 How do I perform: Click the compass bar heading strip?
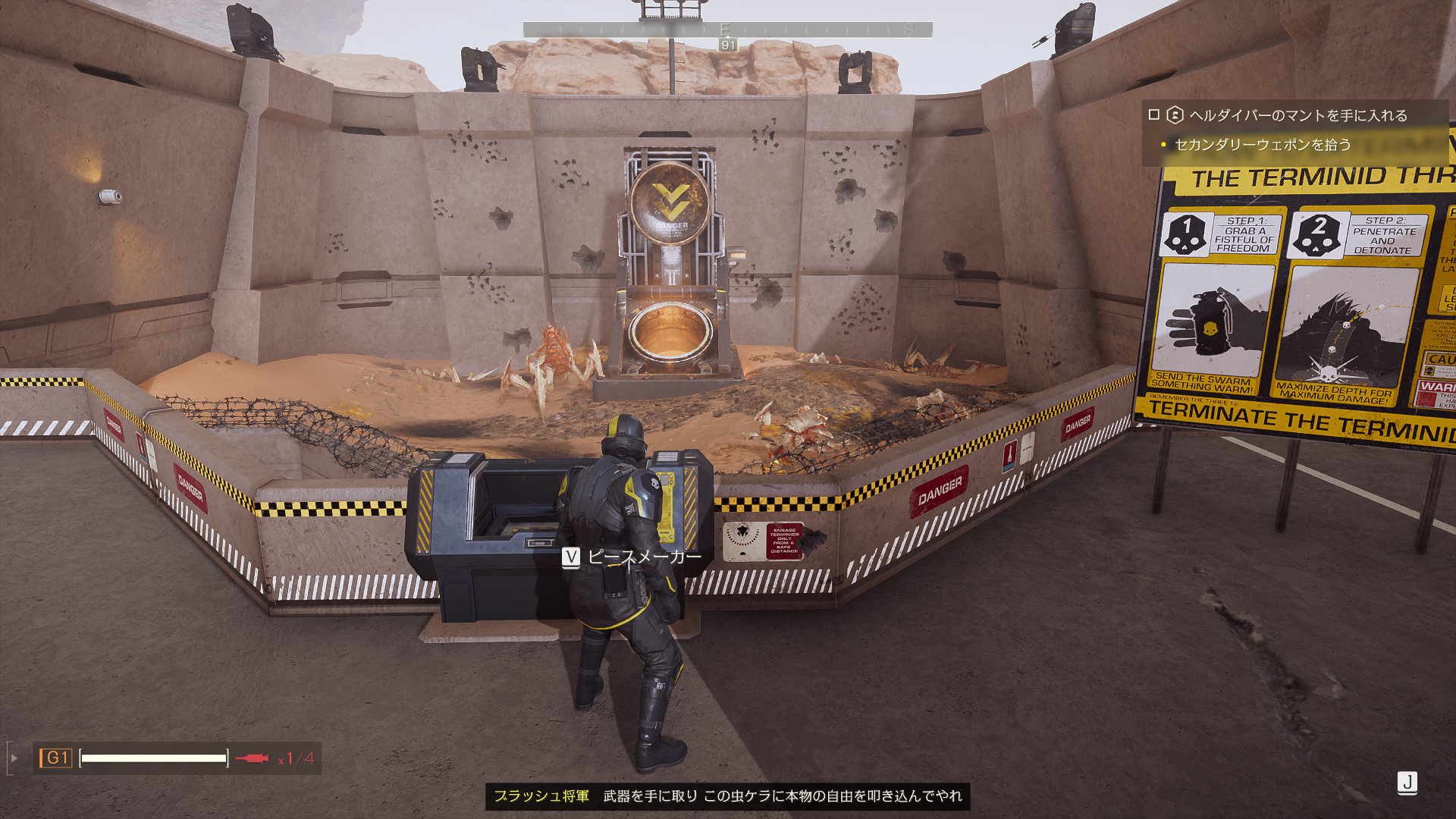pos(727,30)
